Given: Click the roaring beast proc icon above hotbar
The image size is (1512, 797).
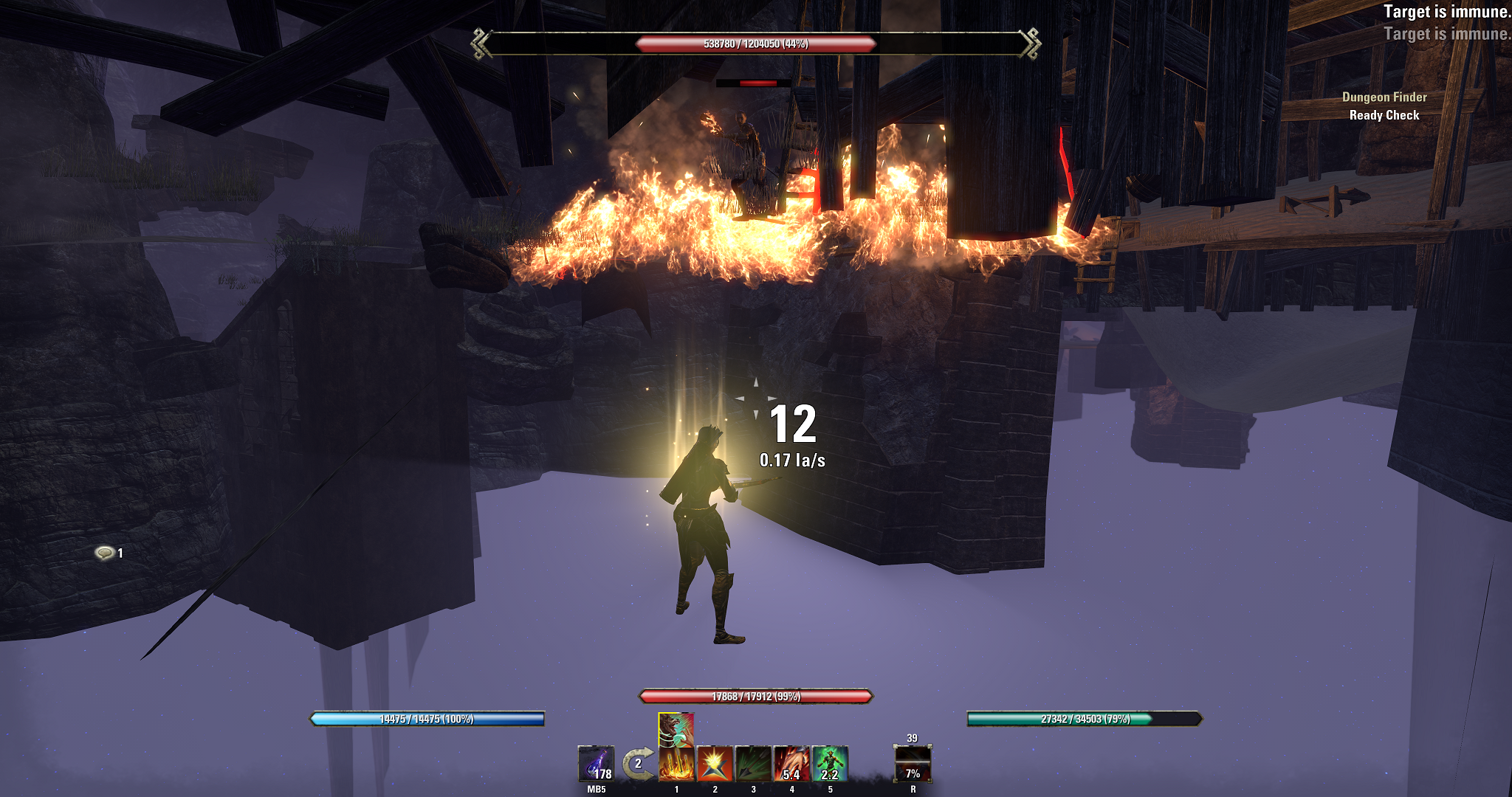Looking at the screenshot, I should (x=676, y=730).
